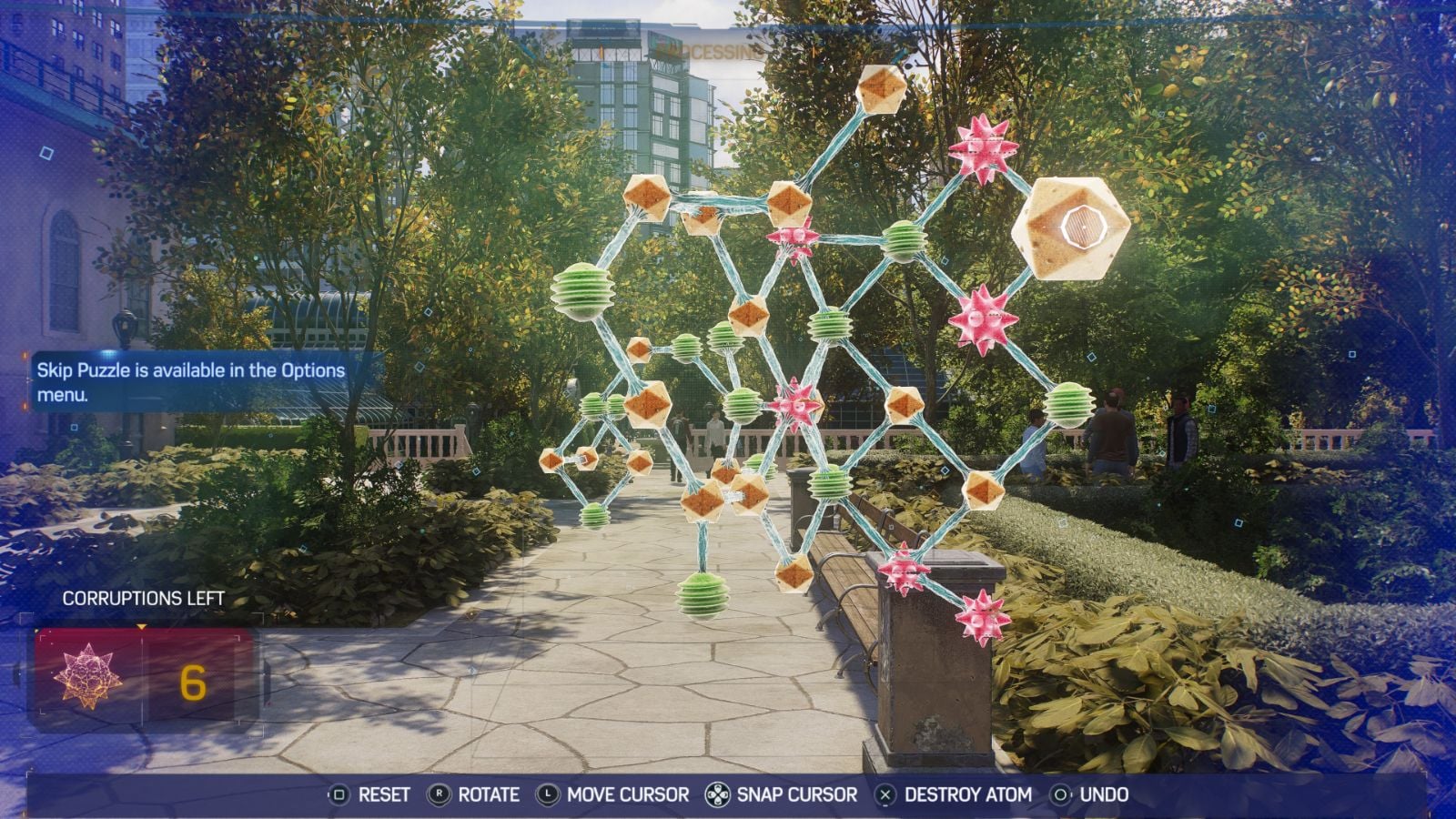This screenshot has height=819, width=1456.
Task: Click the L stick Move Cursor icon
Action: [x=548, y=794]
